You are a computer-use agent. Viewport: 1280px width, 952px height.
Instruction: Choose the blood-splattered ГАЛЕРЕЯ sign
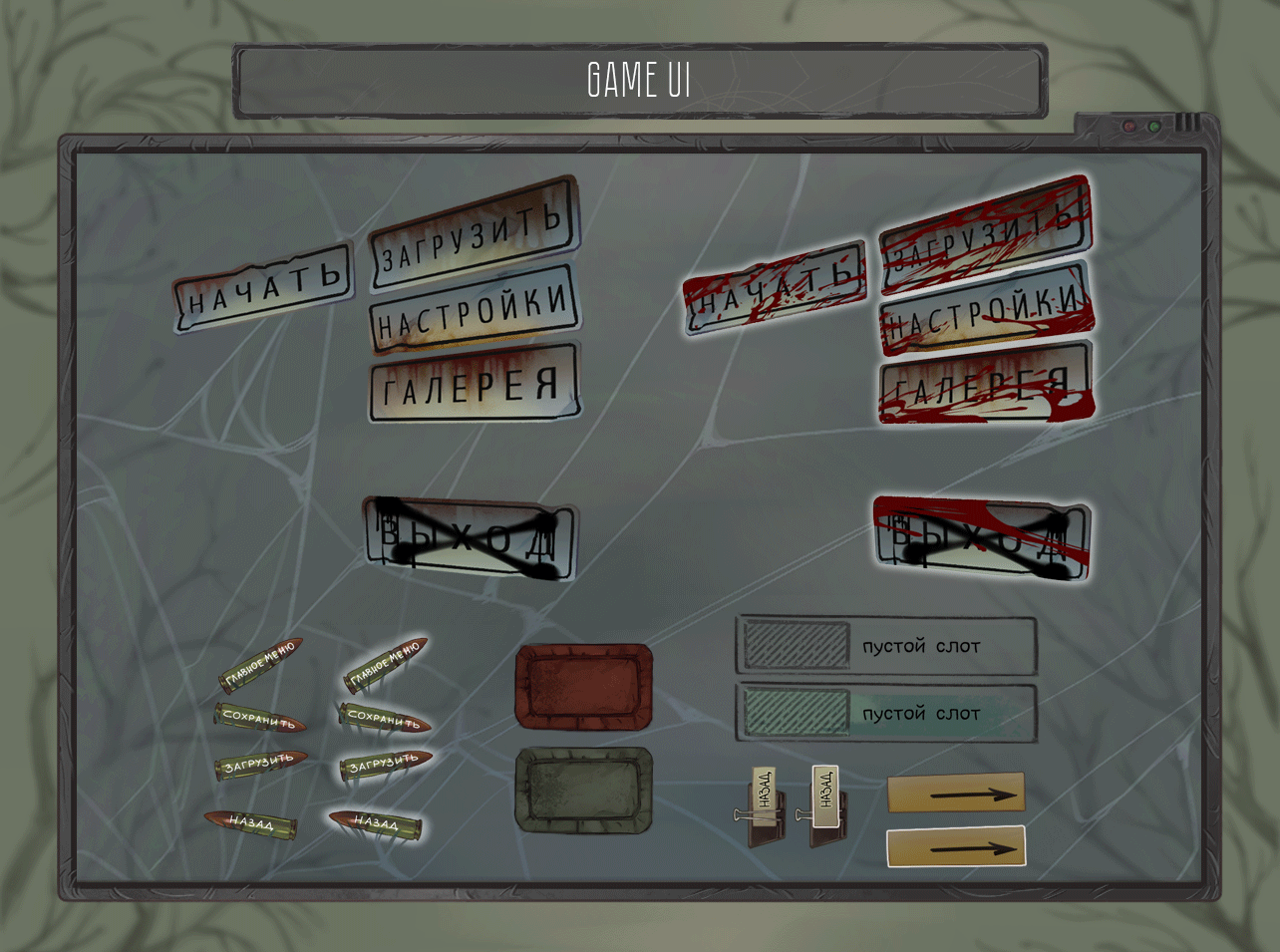pos(985,384)
